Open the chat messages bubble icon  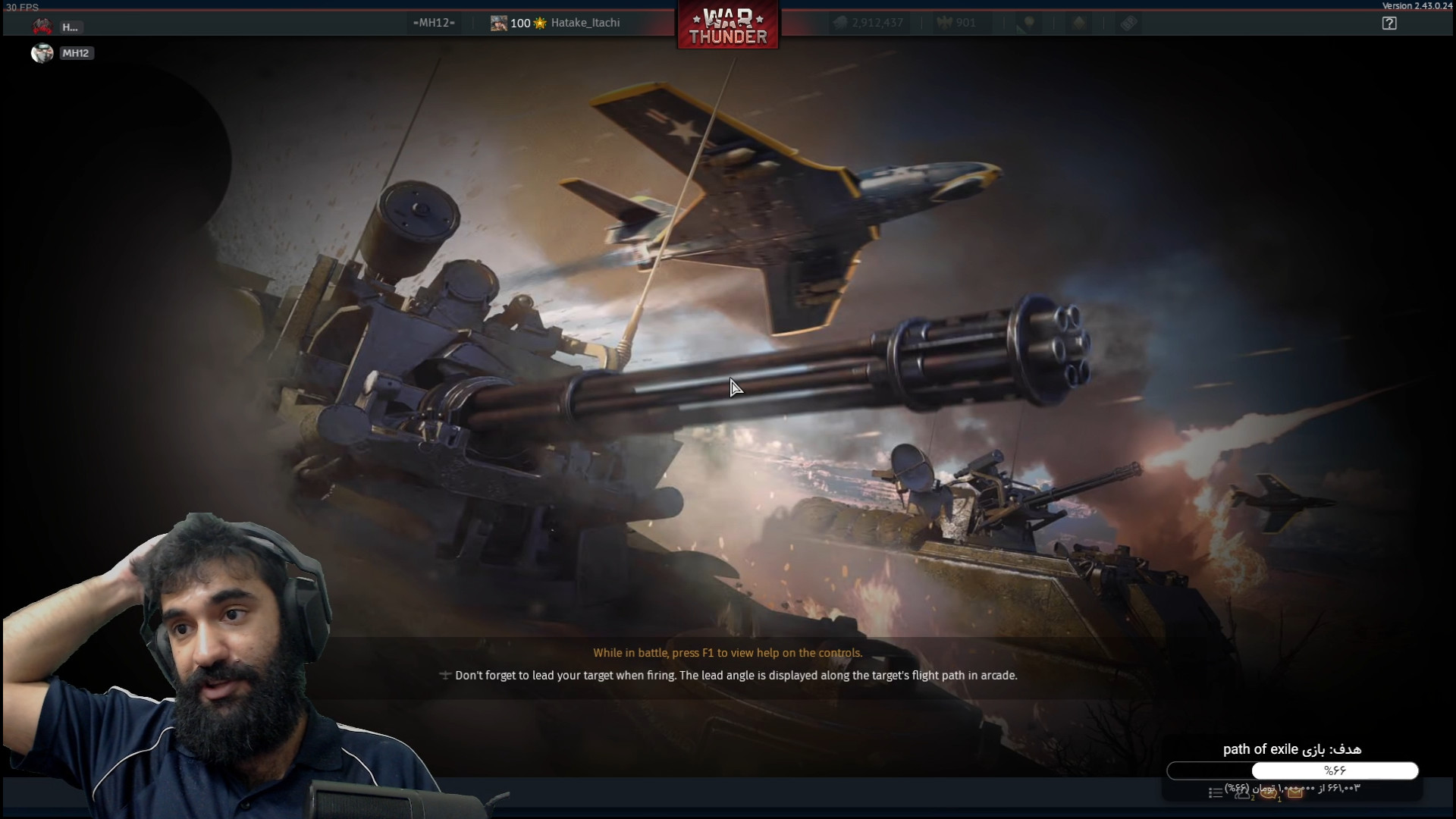click(1268, 793)
